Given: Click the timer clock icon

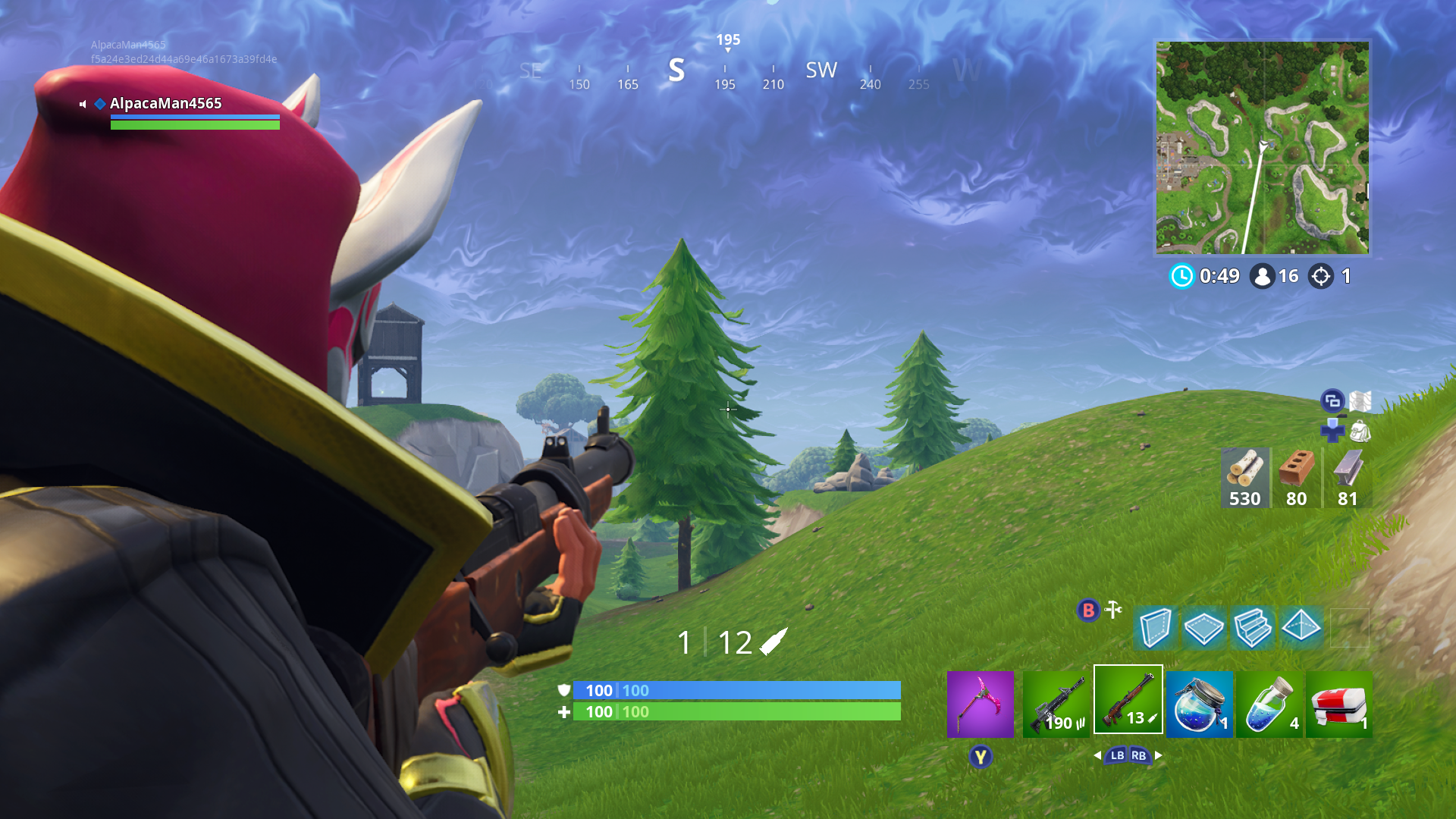Looking at the screenshot, I should click(x=1181, y=277).
